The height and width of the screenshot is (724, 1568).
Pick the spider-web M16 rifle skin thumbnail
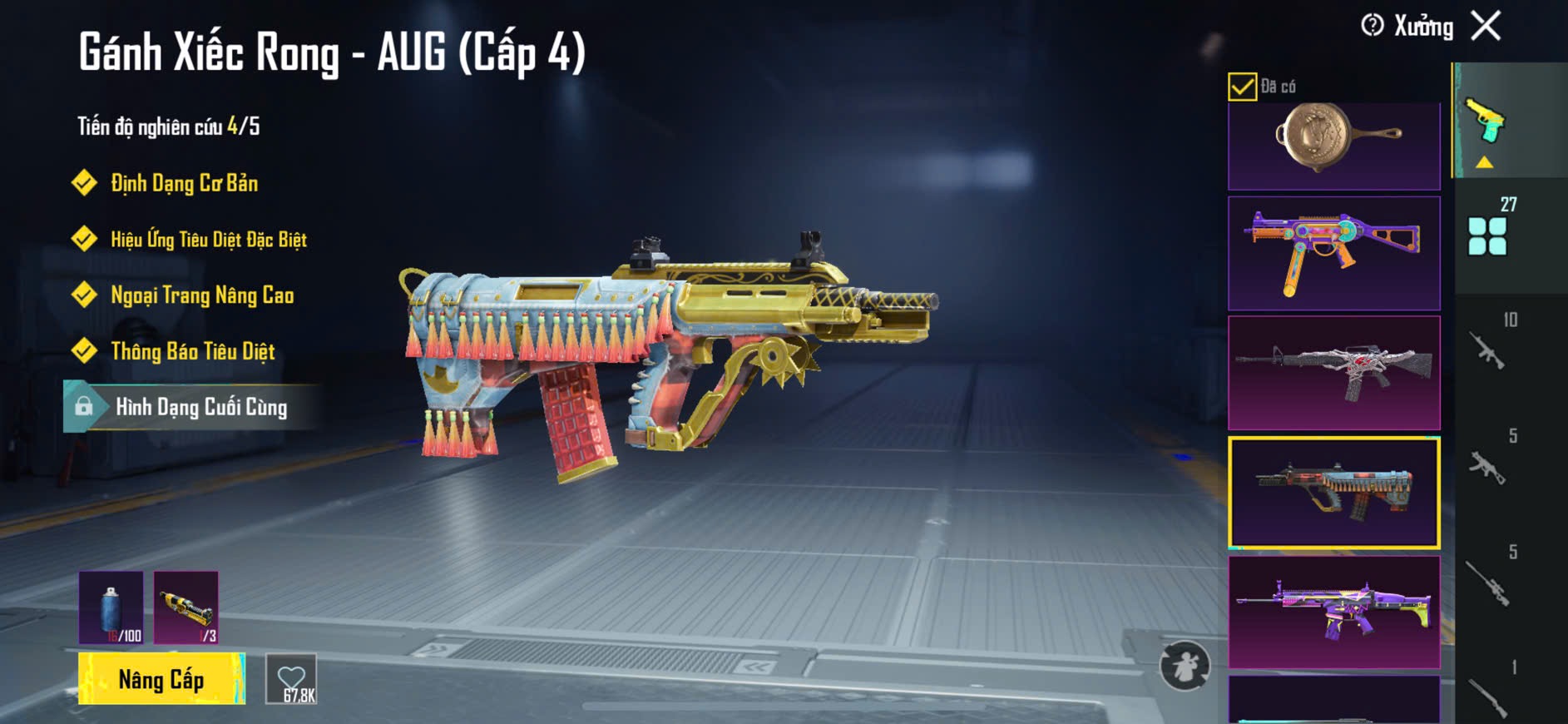pyautogui.click(x=1333, y=372)
